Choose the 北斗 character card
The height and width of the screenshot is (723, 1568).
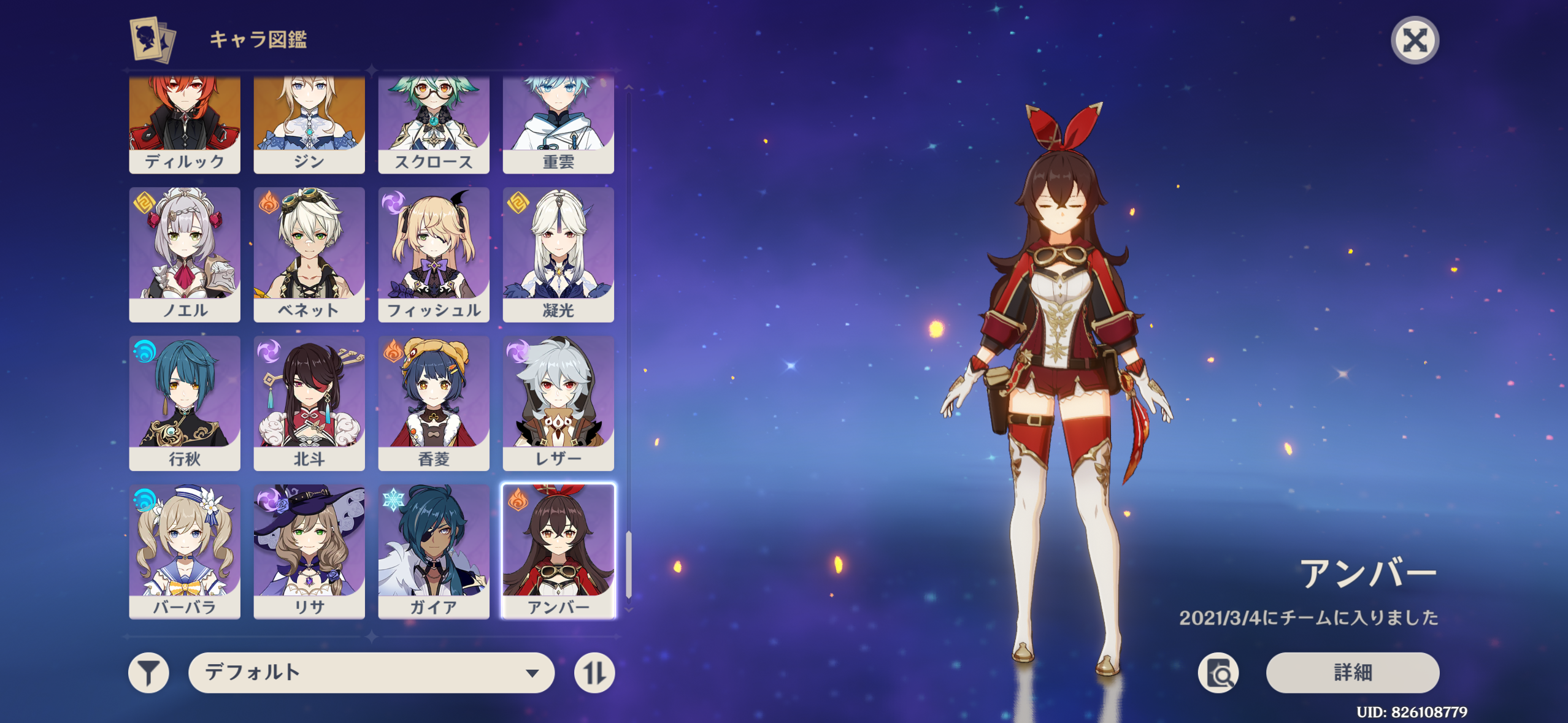pyautogui.click(x=309, y=403)
